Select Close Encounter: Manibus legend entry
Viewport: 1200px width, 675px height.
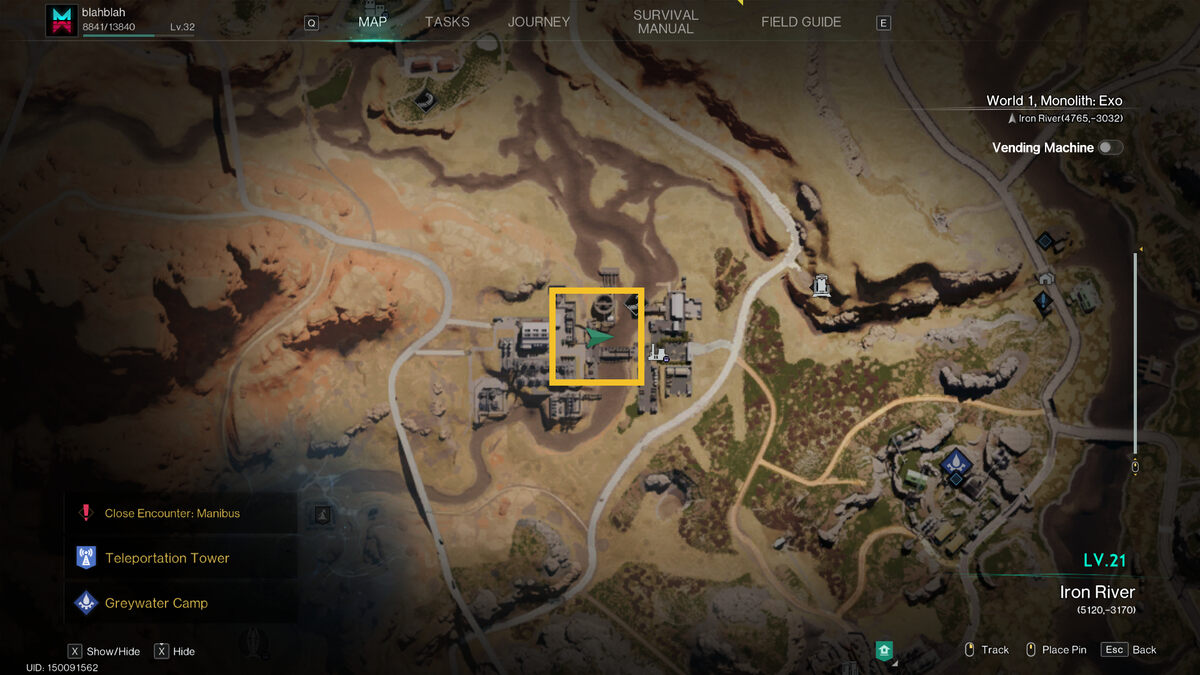(172, 513)
